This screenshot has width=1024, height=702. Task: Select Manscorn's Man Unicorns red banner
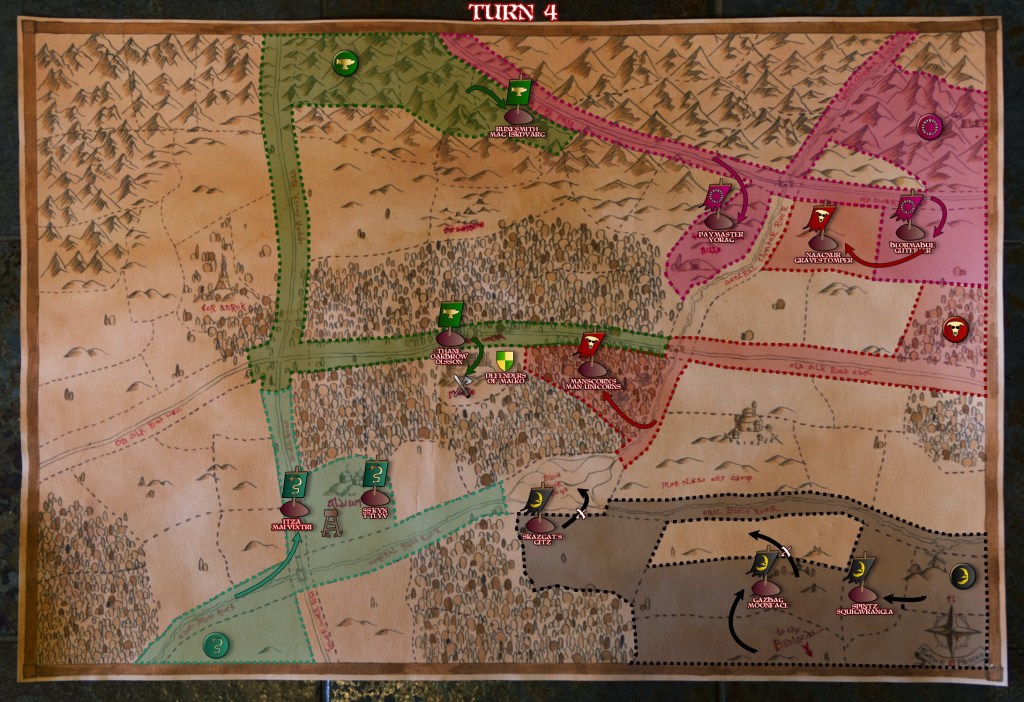point(591,346)
